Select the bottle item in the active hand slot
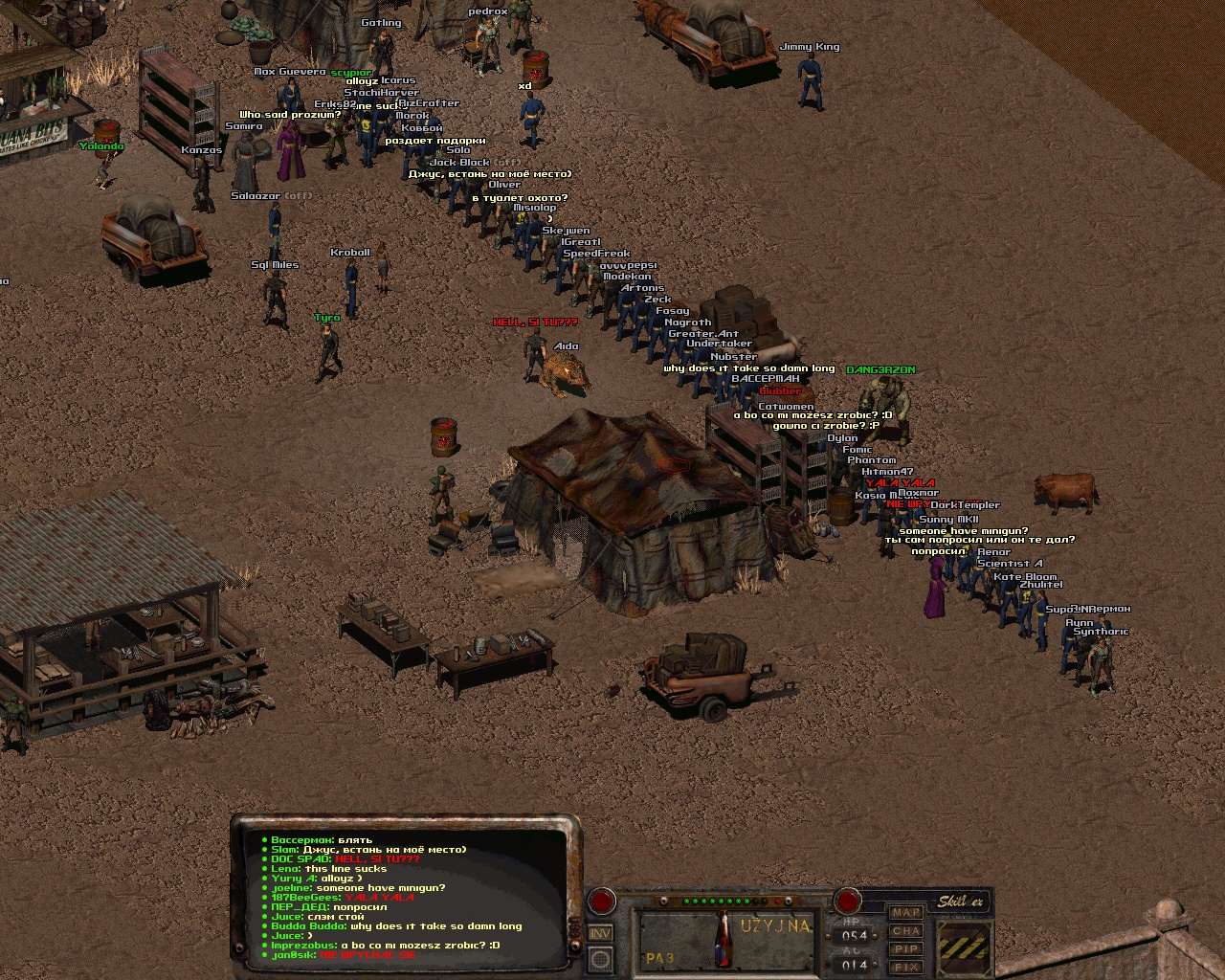This screenshot has width=1225, height=980. (x=724, y=939)
